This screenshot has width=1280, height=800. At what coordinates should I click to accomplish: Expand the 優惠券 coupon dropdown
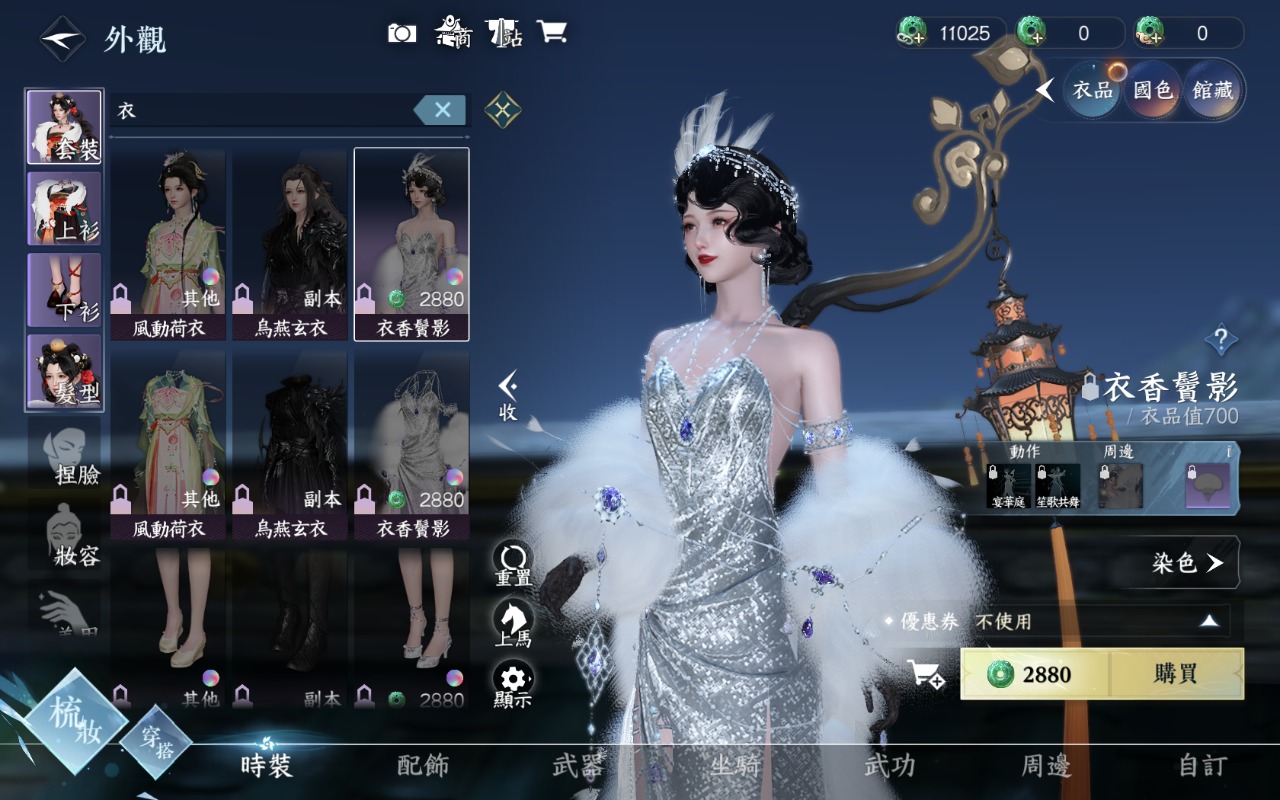coord(1209,621)
